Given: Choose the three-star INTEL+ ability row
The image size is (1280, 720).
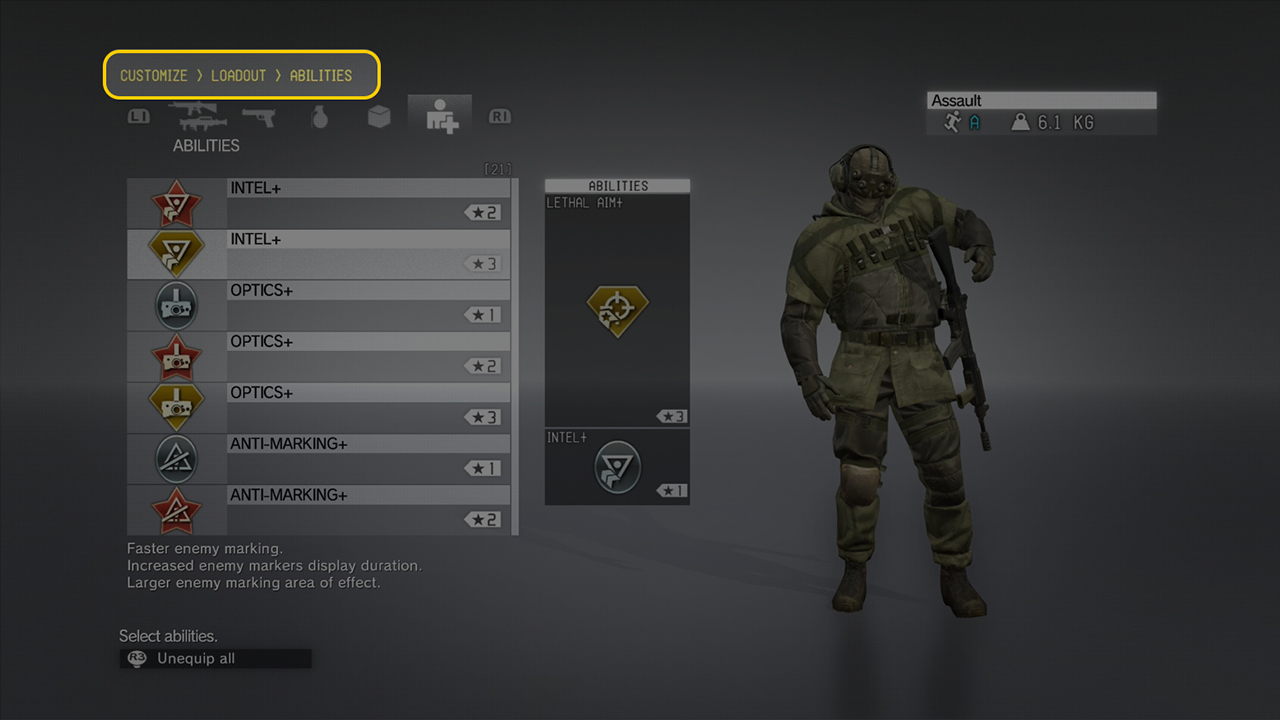Looking at the screenshot, I should tap(318, 254).
